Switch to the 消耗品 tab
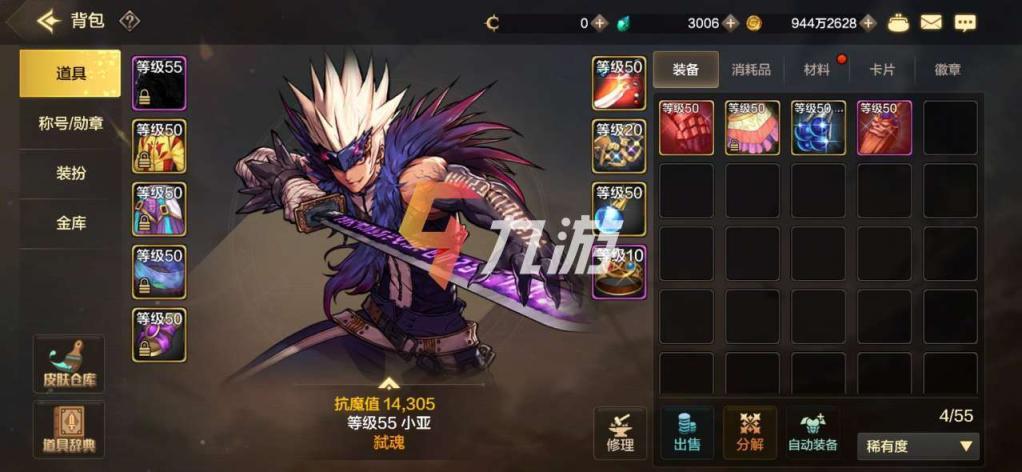 (751, 69)
